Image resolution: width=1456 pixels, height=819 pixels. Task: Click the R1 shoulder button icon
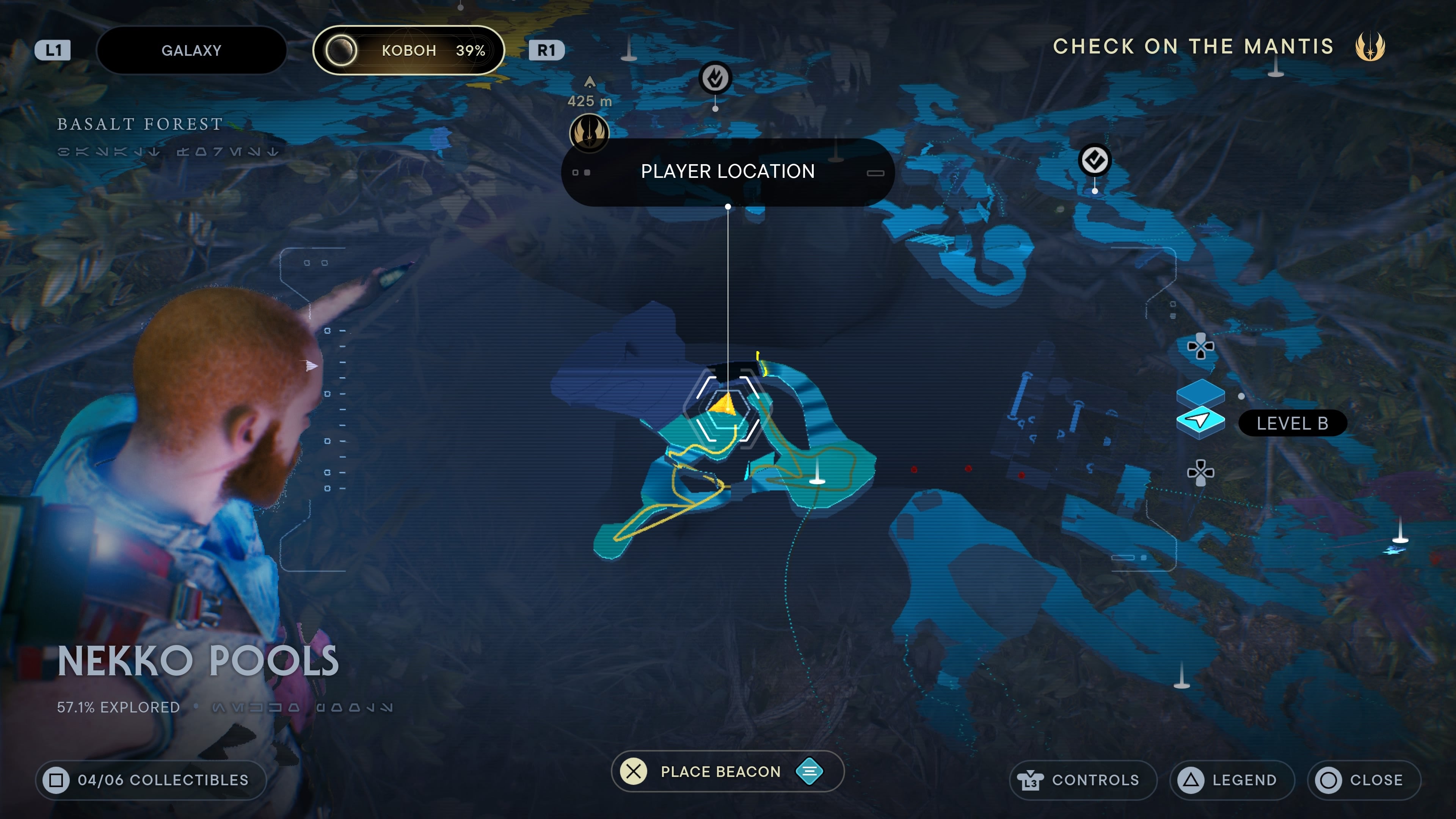point(546,50)
